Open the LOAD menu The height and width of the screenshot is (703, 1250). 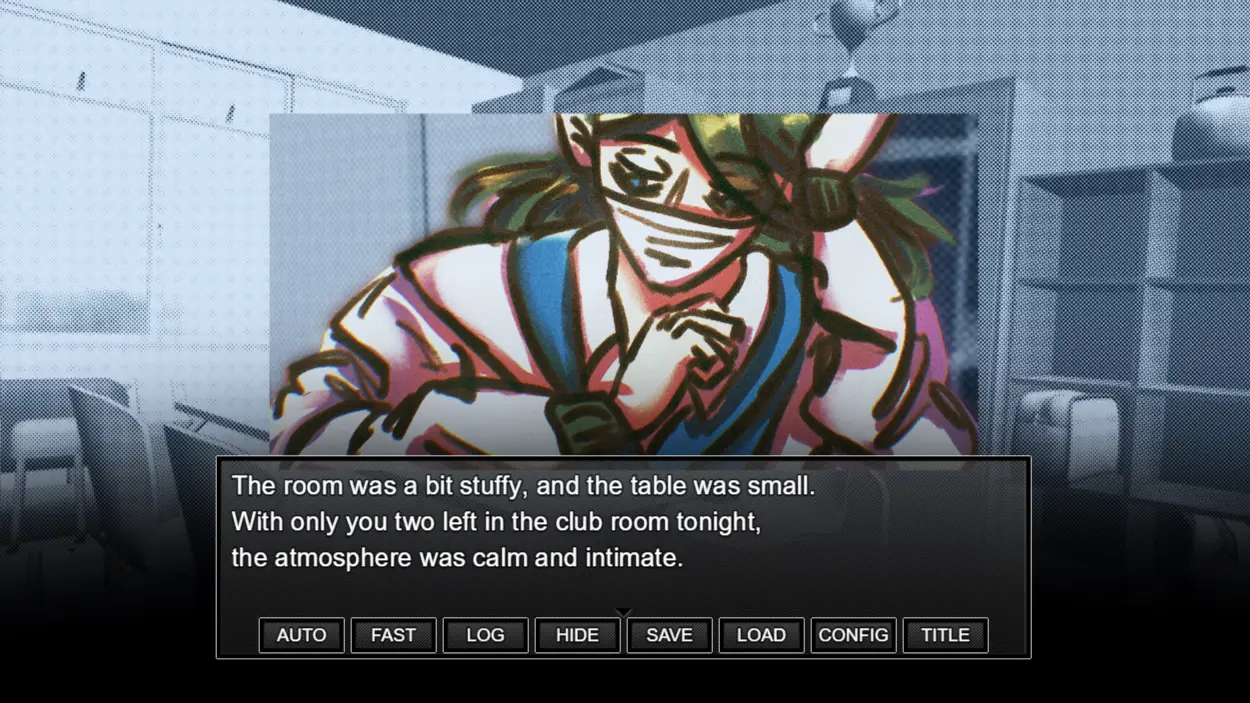tap(761, 635)
